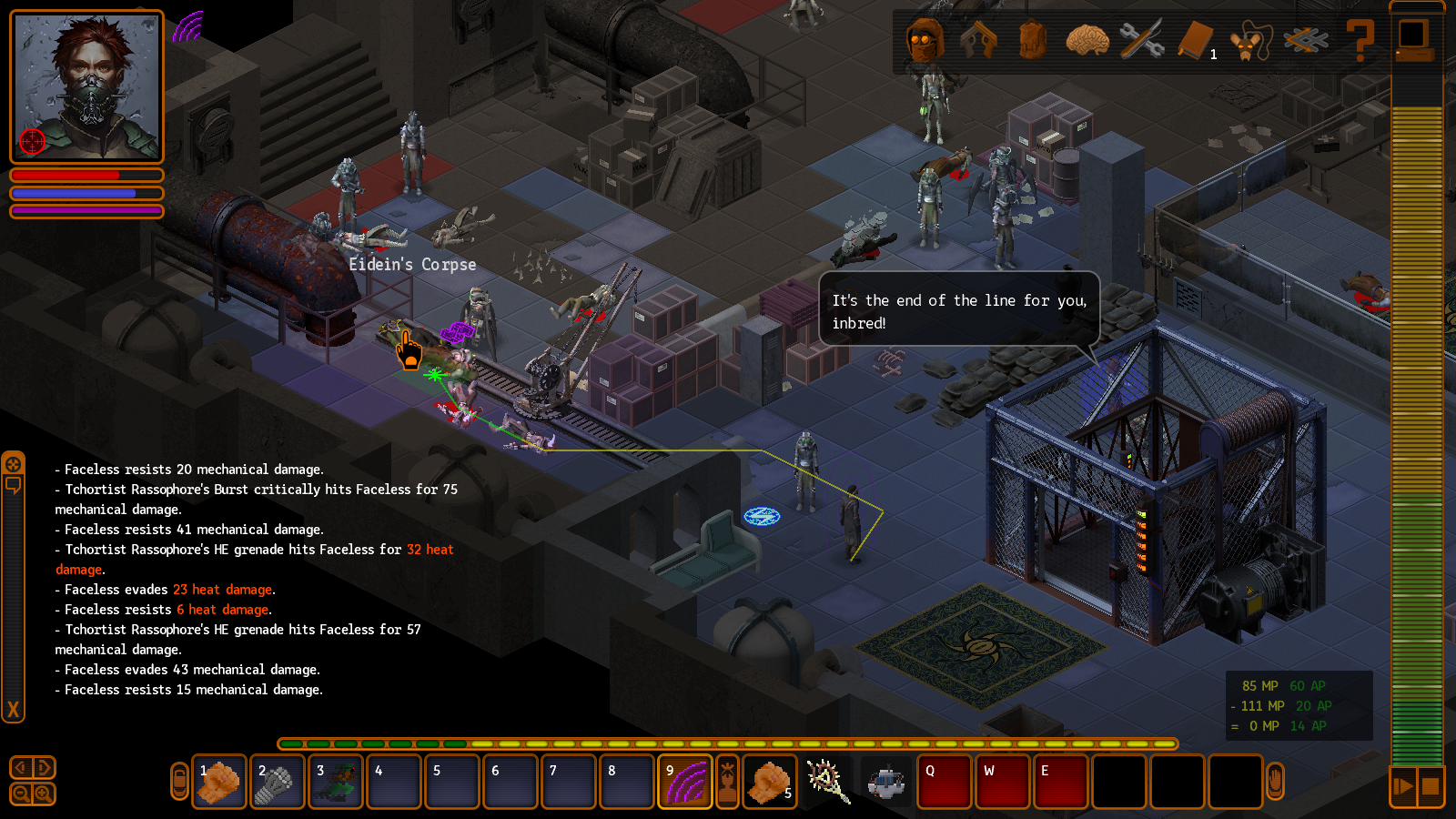
Task: Select the metal gauntlet in slot 2
Action: 278,782
